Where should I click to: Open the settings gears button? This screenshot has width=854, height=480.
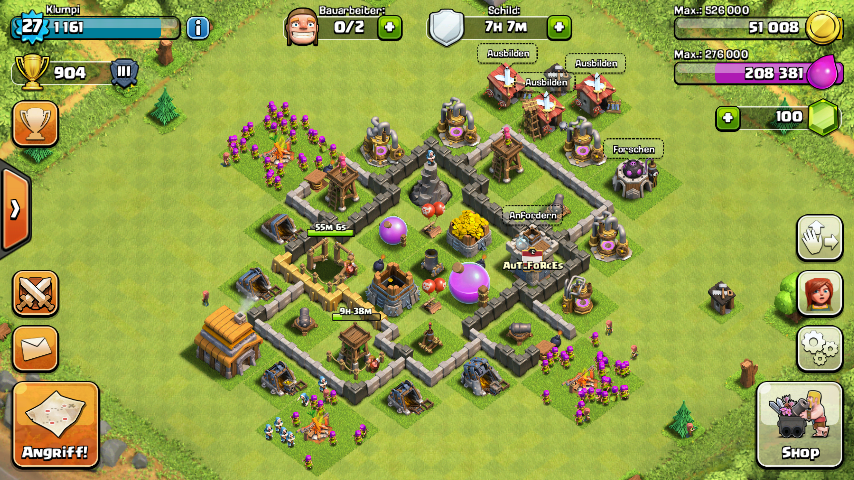coord(819,348)
